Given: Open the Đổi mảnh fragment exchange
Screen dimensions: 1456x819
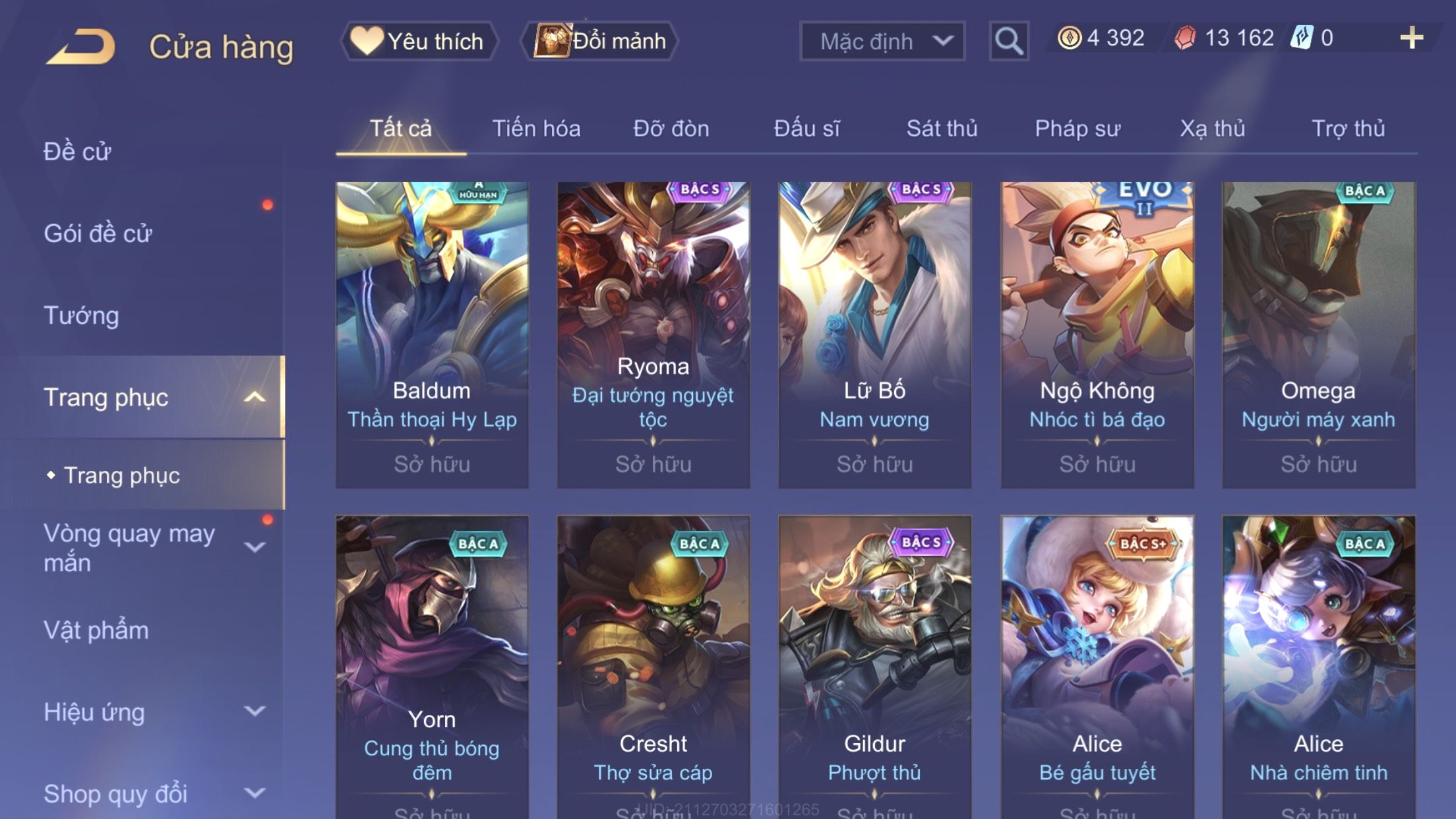Looking at the screenshot, I should pos(600,41).
